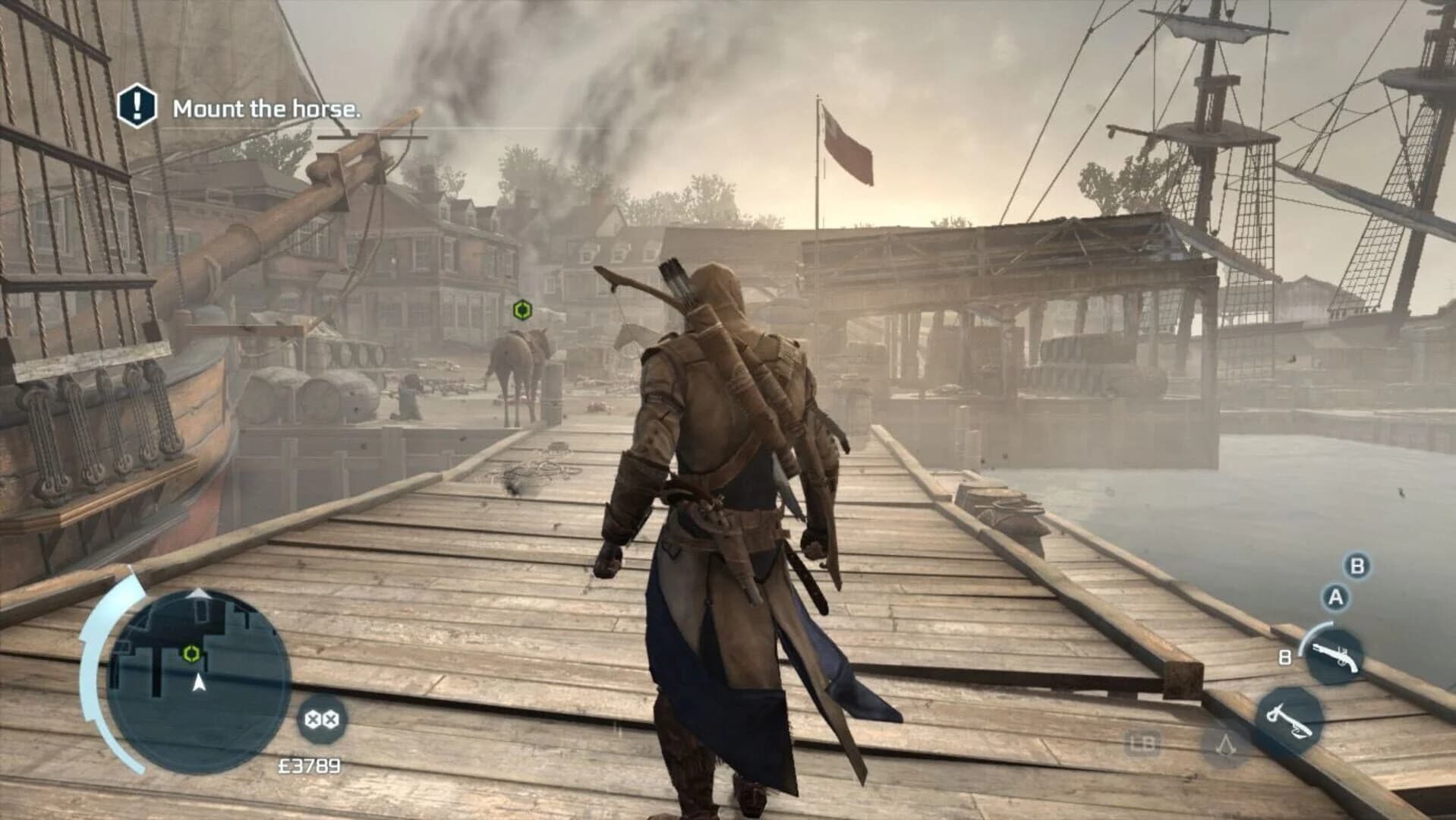Click the green objective marker on the minimap
Image resolution: width=1456 pixels, height=820 pixels.
tap(191, 654)
